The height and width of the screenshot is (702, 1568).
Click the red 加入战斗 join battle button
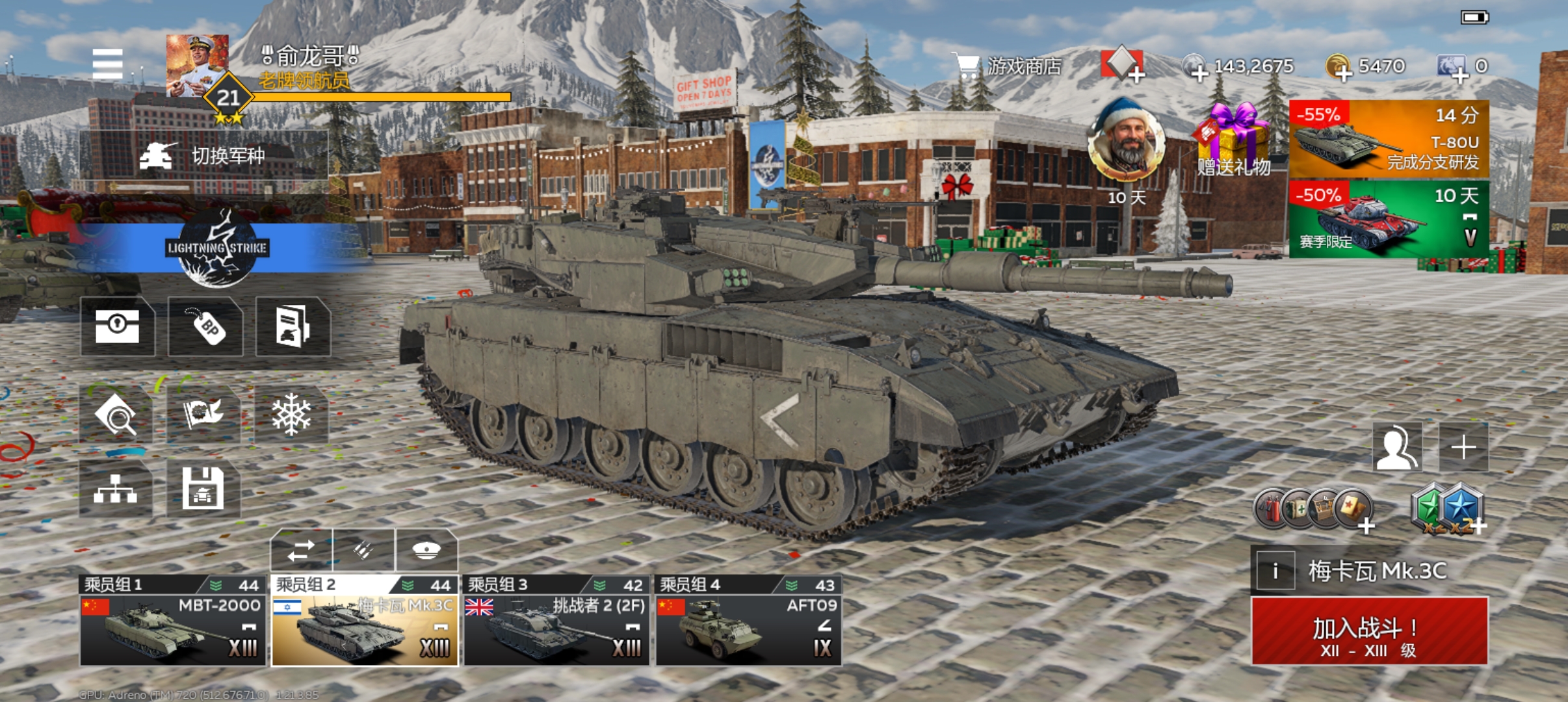pos(1369,632)
